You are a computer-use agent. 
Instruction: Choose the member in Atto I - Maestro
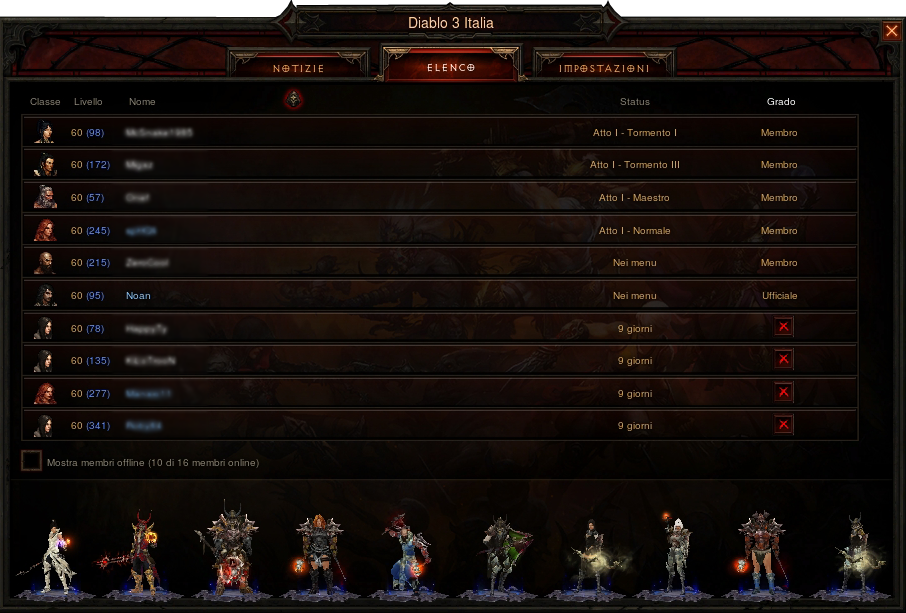pyautogui.click(x=439, y=198)
